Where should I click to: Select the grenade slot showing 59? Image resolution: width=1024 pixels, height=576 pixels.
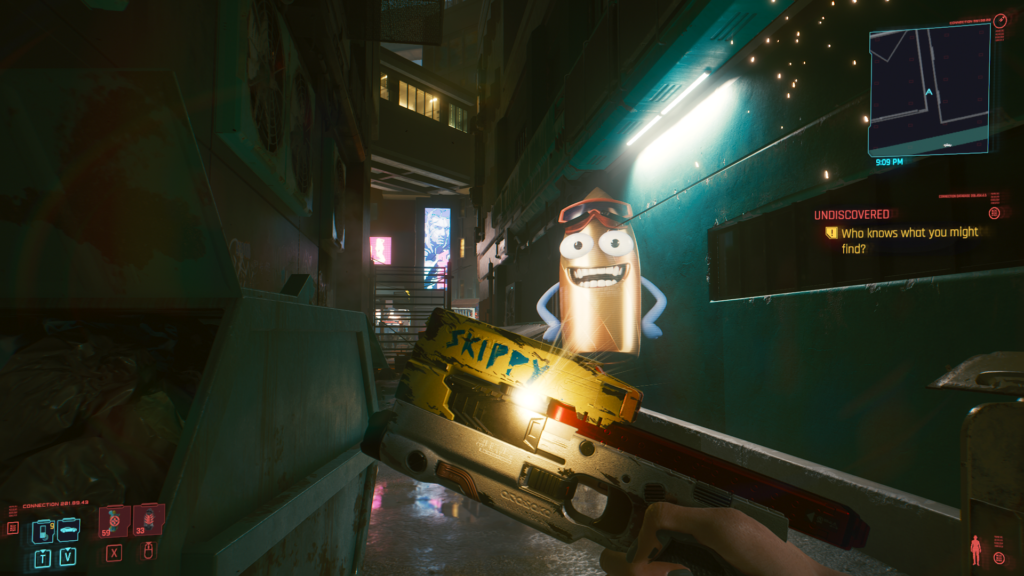tap(114, 521)
